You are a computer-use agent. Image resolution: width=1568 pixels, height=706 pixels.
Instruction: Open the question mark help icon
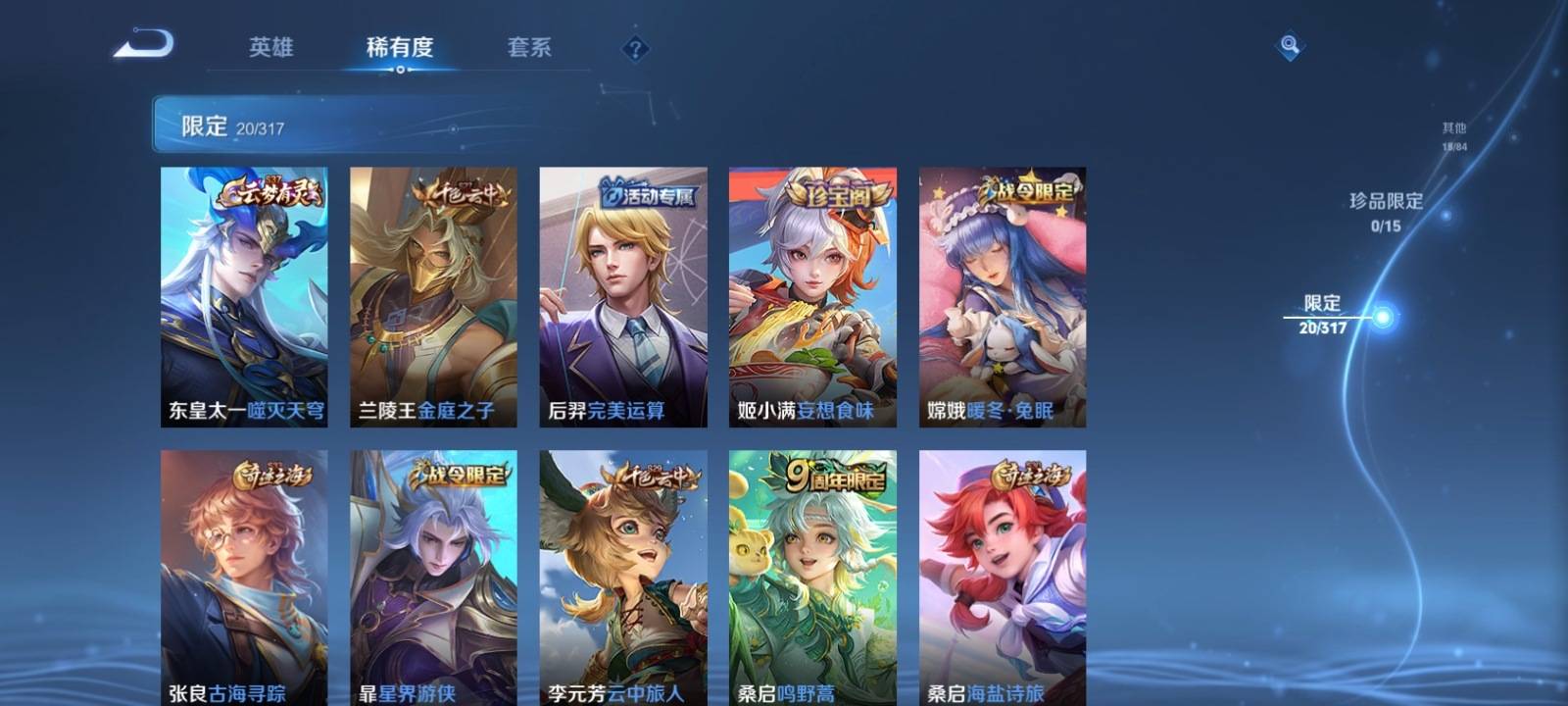(635, 48)
